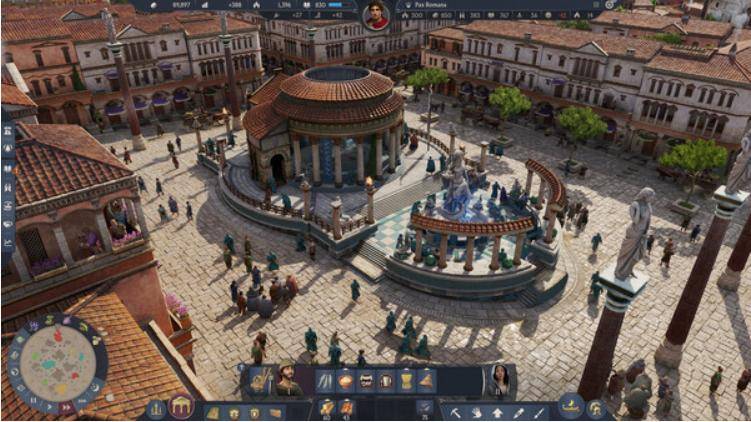The image size is (751, 422).
Task: Activate the upward arrow upgrade tool
Action: coord(497,410)
